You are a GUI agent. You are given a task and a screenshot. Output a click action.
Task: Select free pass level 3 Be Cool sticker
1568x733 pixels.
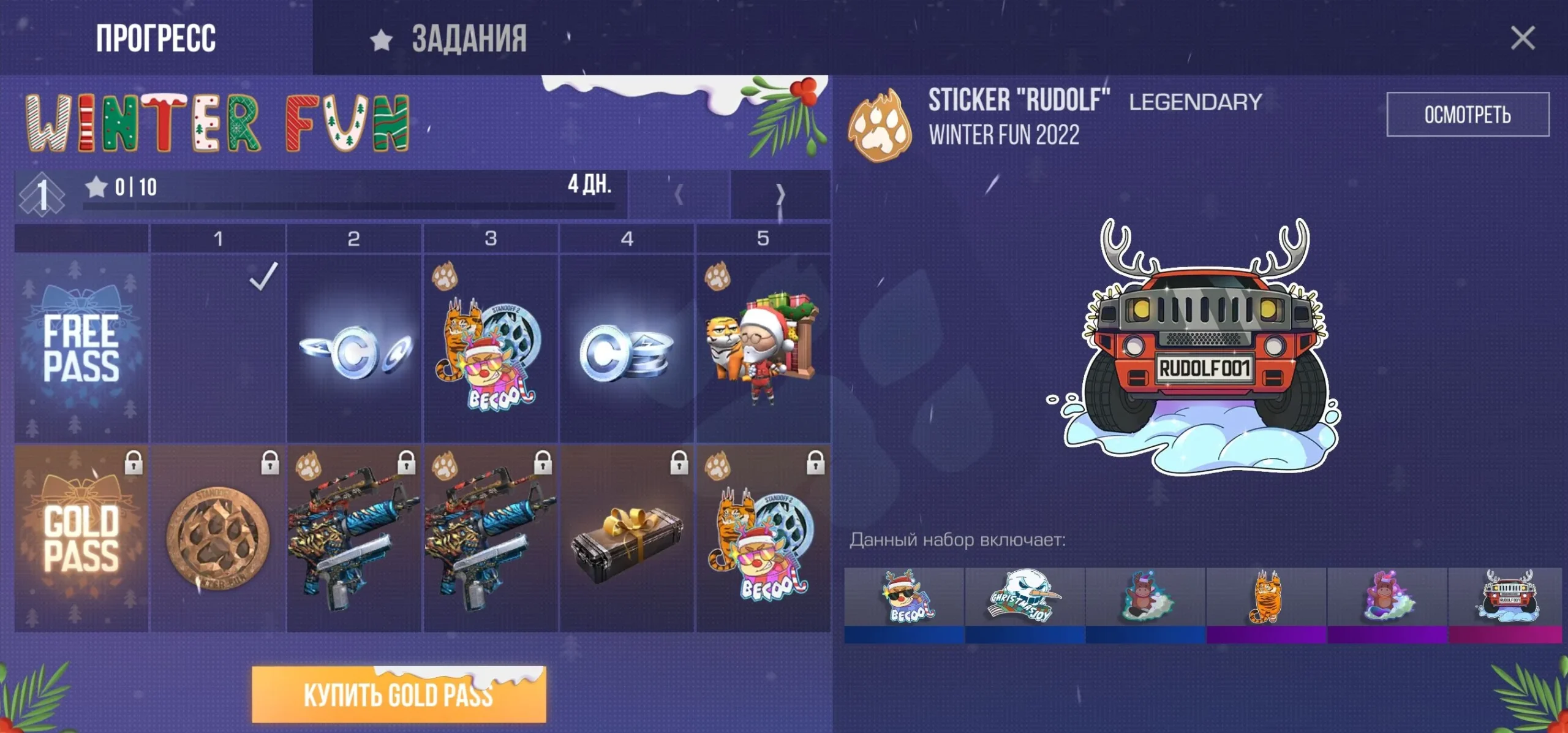pyautogui.click(x=490, y=348)
